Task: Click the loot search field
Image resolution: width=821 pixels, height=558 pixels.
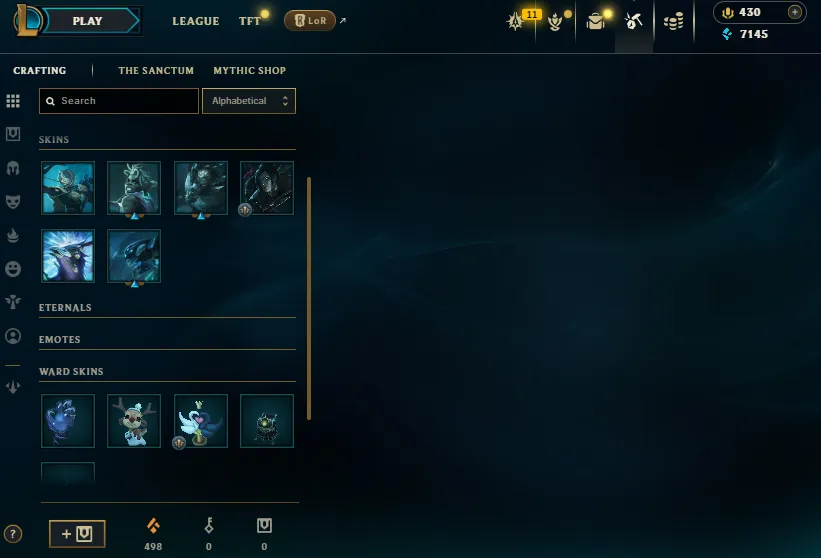Action: [x=119, y=101]
